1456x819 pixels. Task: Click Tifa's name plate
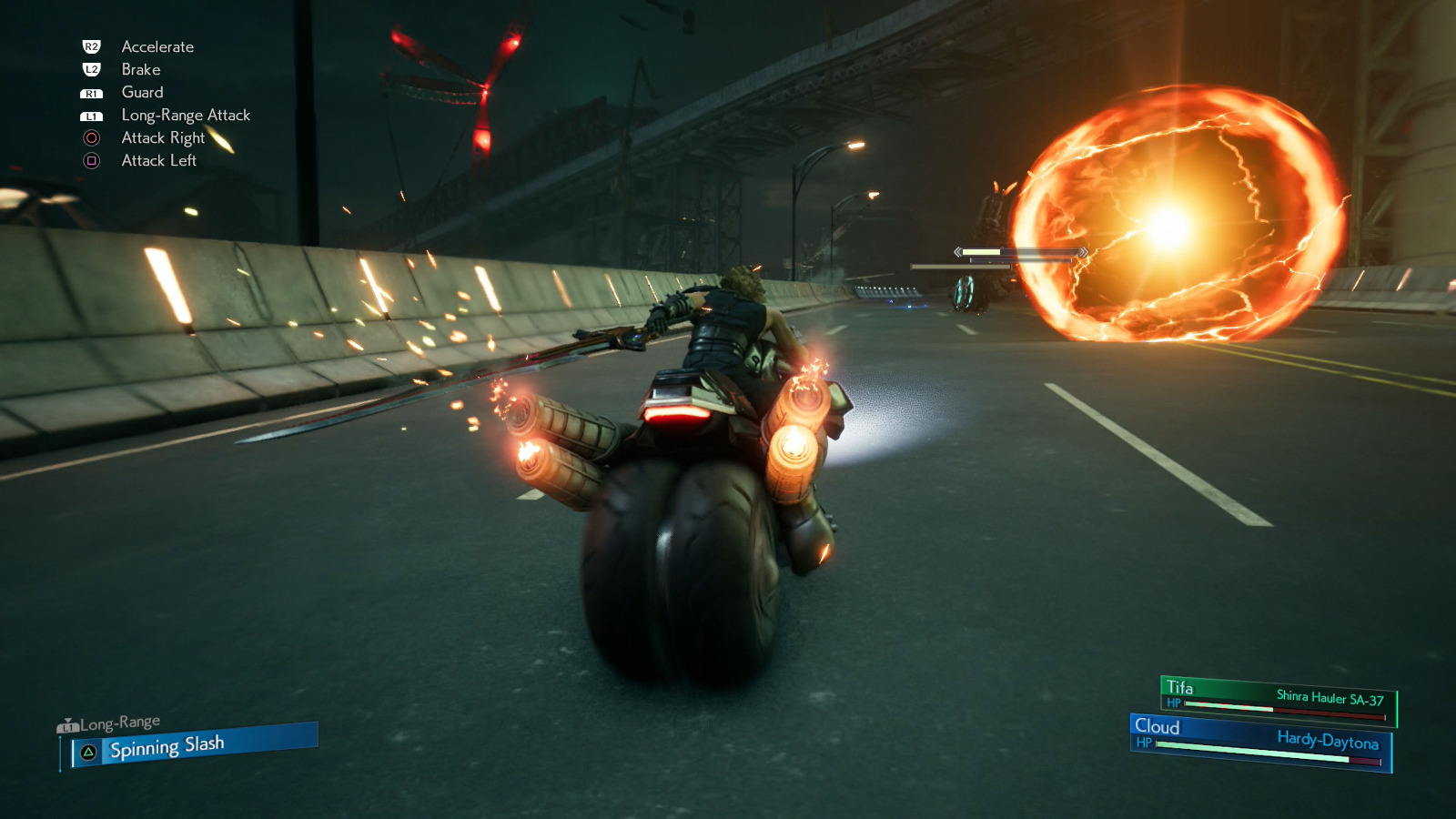pyautogui.click(x=1179, y=689)
